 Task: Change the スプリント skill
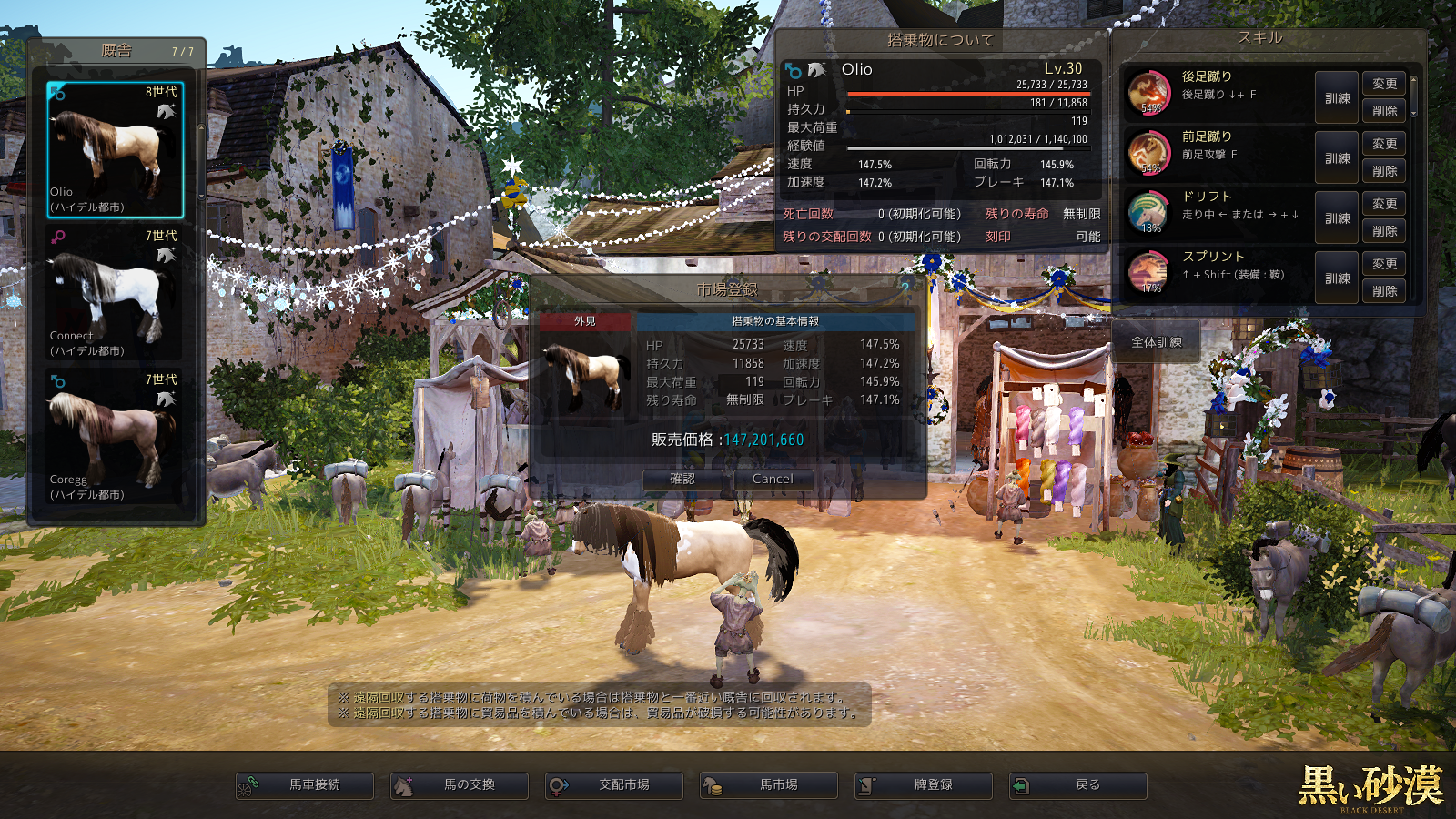[x=1384, y=264]
